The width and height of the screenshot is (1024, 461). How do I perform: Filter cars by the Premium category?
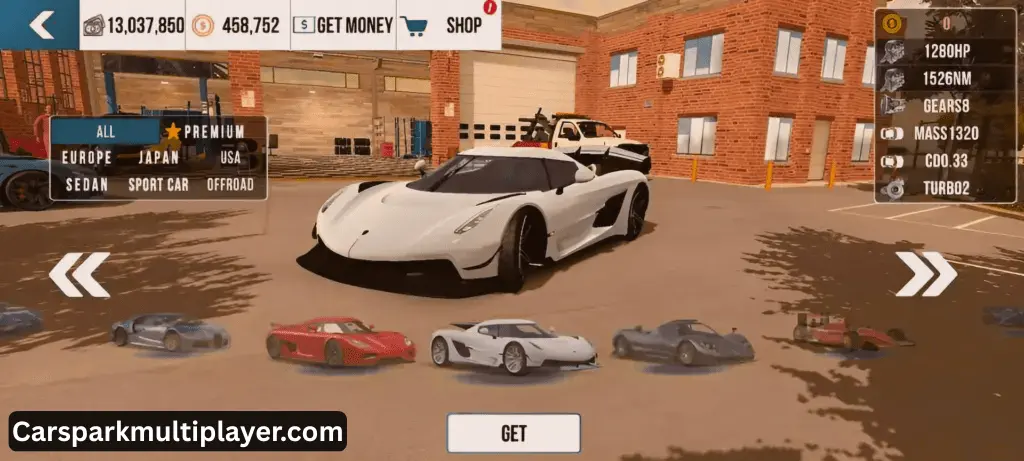(205, 131)
